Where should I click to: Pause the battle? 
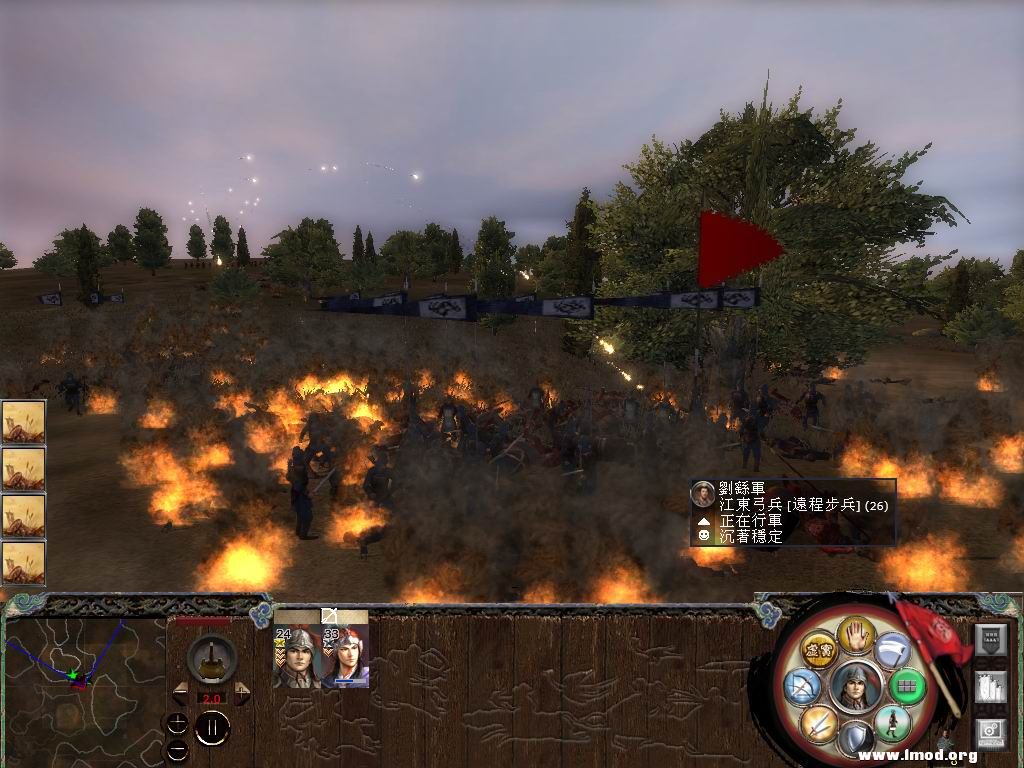click(212, 728)
